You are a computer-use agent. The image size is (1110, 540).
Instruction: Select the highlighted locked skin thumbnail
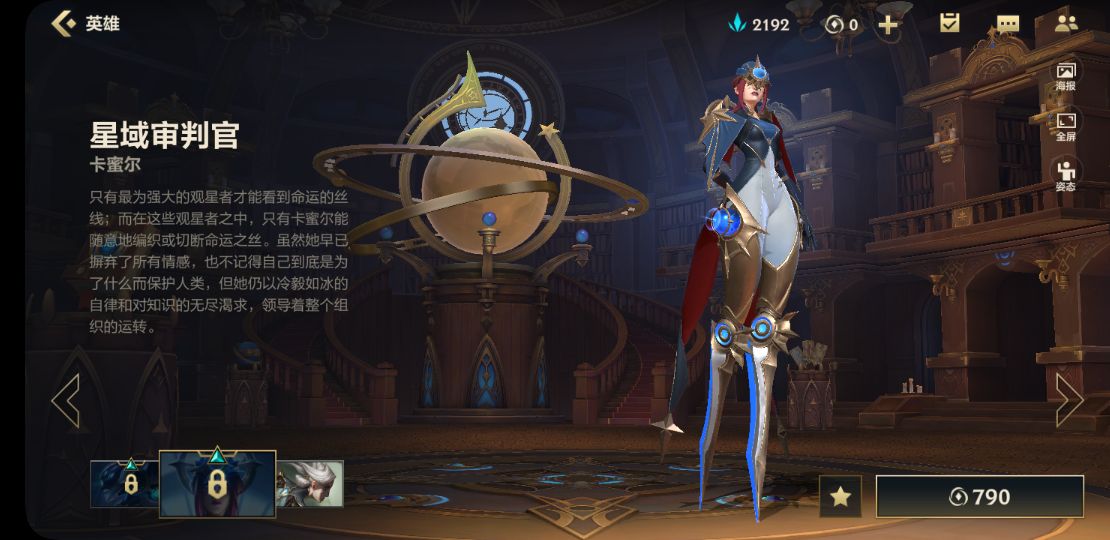[x=217, y=483]
